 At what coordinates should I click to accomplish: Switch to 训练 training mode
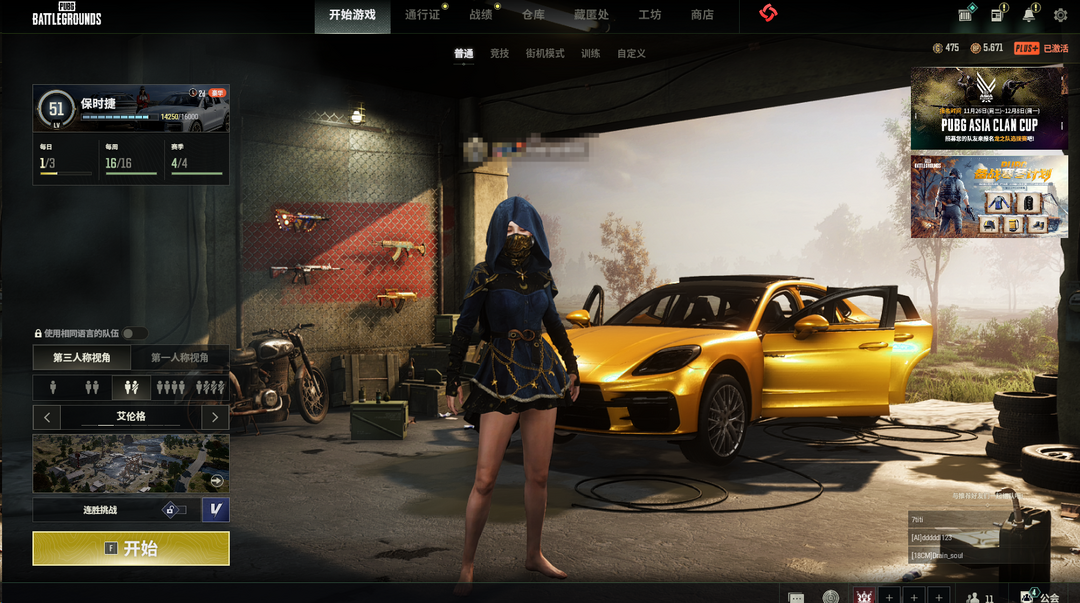pos(591,54)
